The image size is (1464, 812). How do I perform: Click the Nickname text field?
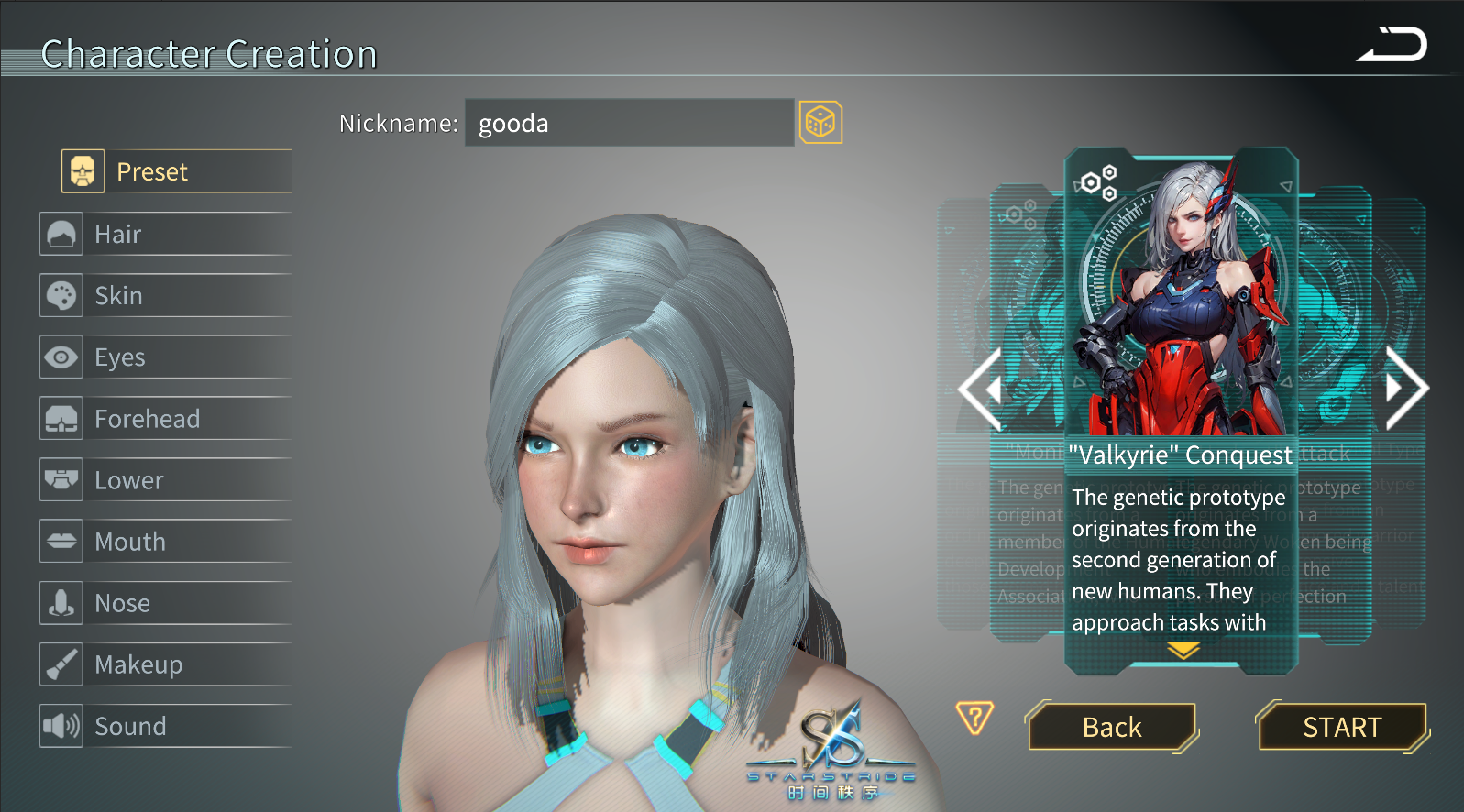point(628,123)
